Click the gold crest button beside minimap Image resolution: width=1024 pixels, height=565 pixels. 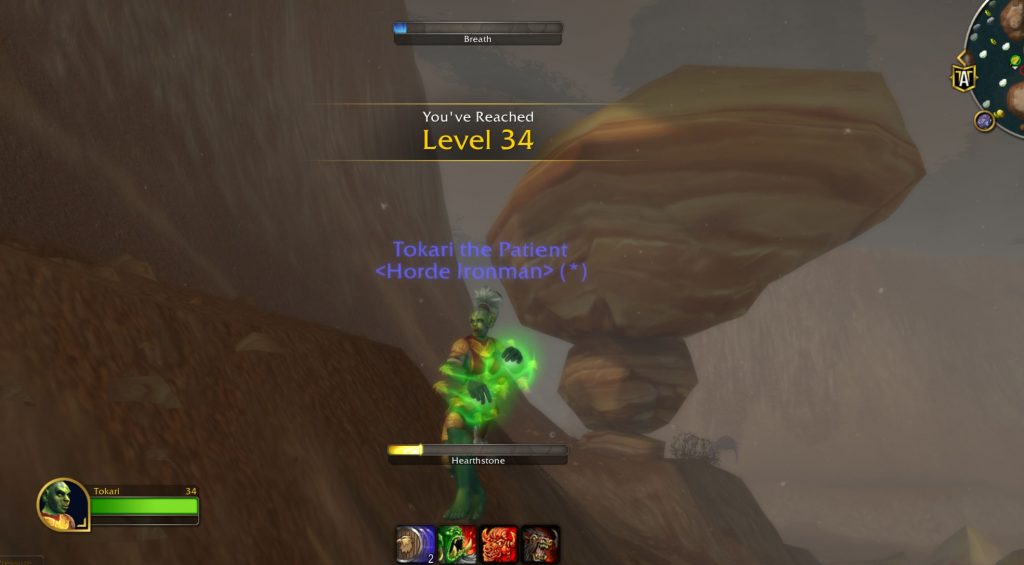(x=963, y=78)
